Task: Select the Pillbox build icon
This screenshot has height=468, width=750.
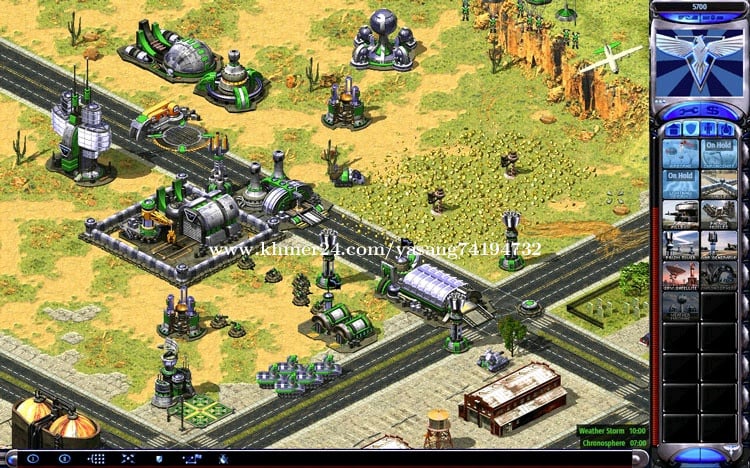Action: click(x=680, y=216)
